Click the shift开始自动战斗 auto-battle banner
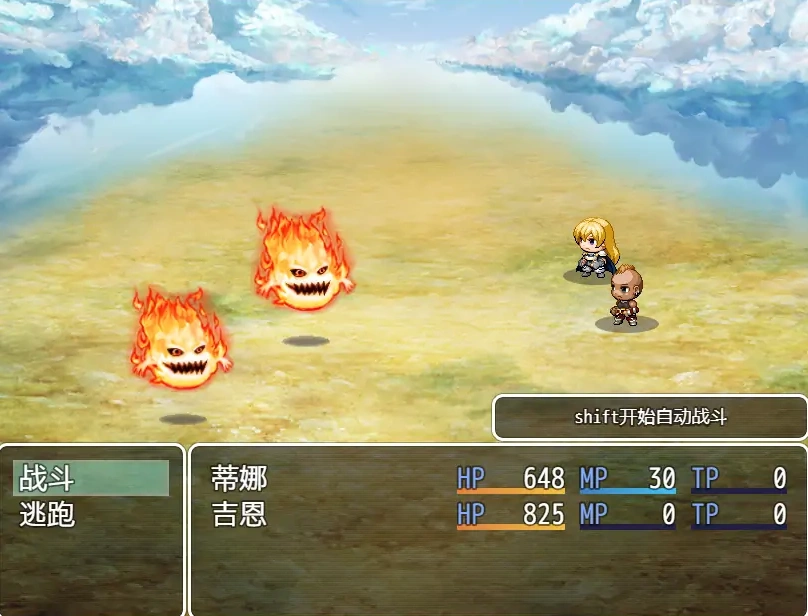Image resolution: width=808 pixels, height=616 pixels. click(x=650, y=418)
